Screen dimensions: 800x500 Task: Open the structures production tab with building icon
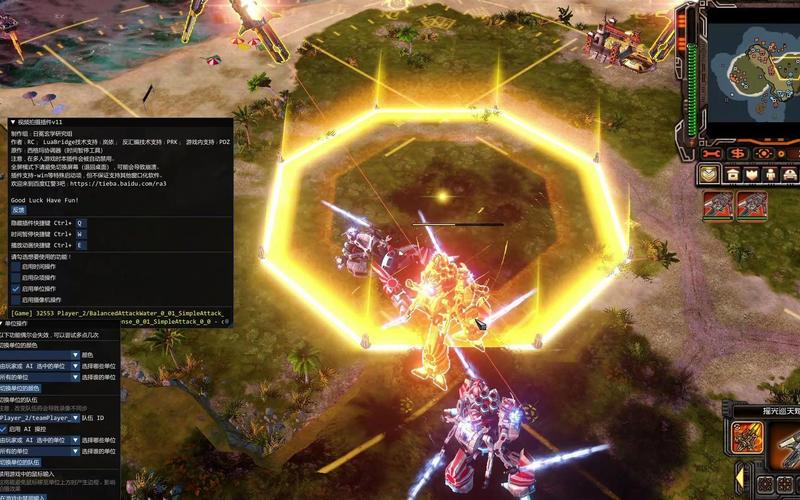(x=731, y=174)
